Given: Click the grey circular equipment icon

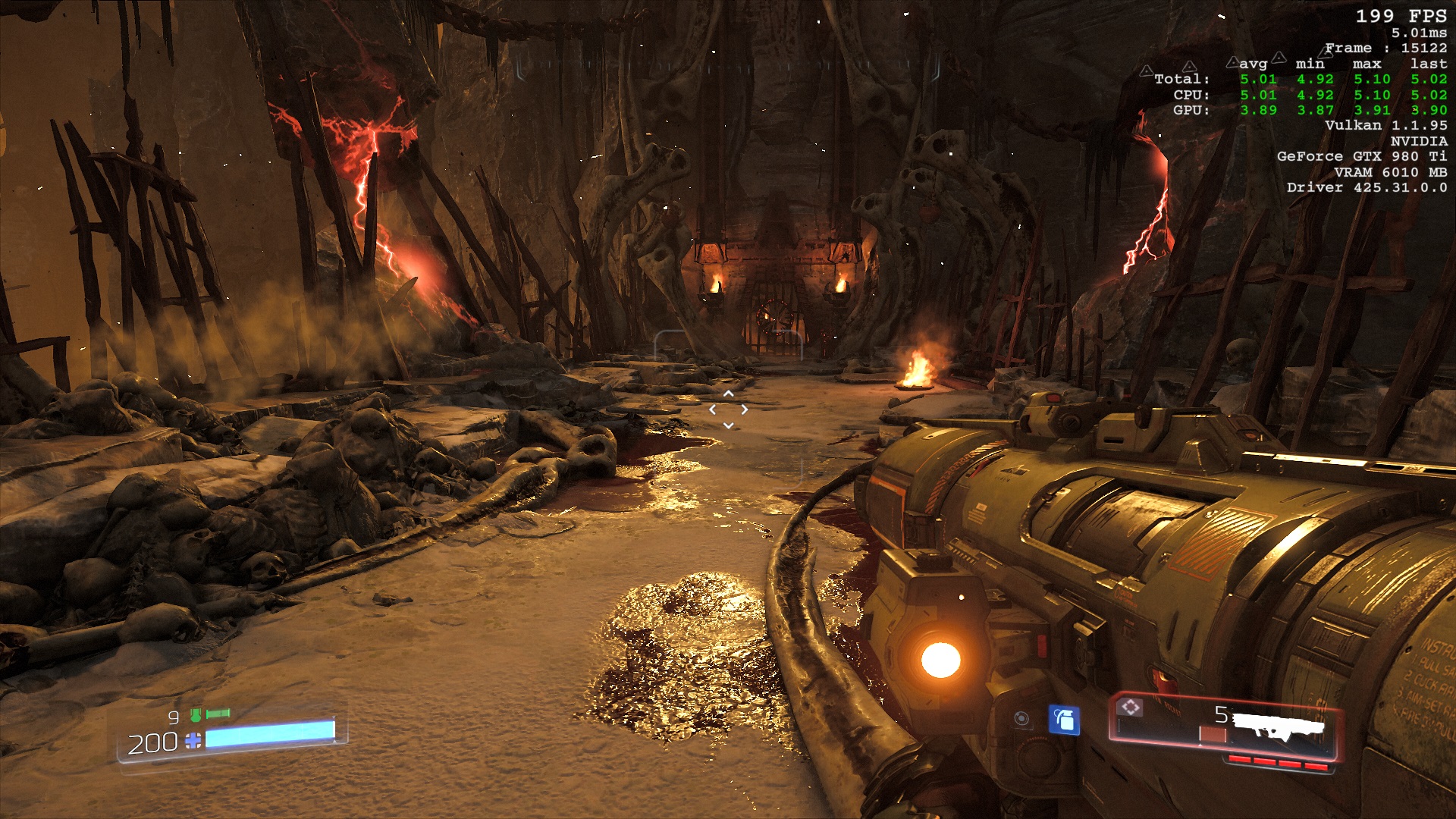Looking at the screenshot, I should [1021, 719].
